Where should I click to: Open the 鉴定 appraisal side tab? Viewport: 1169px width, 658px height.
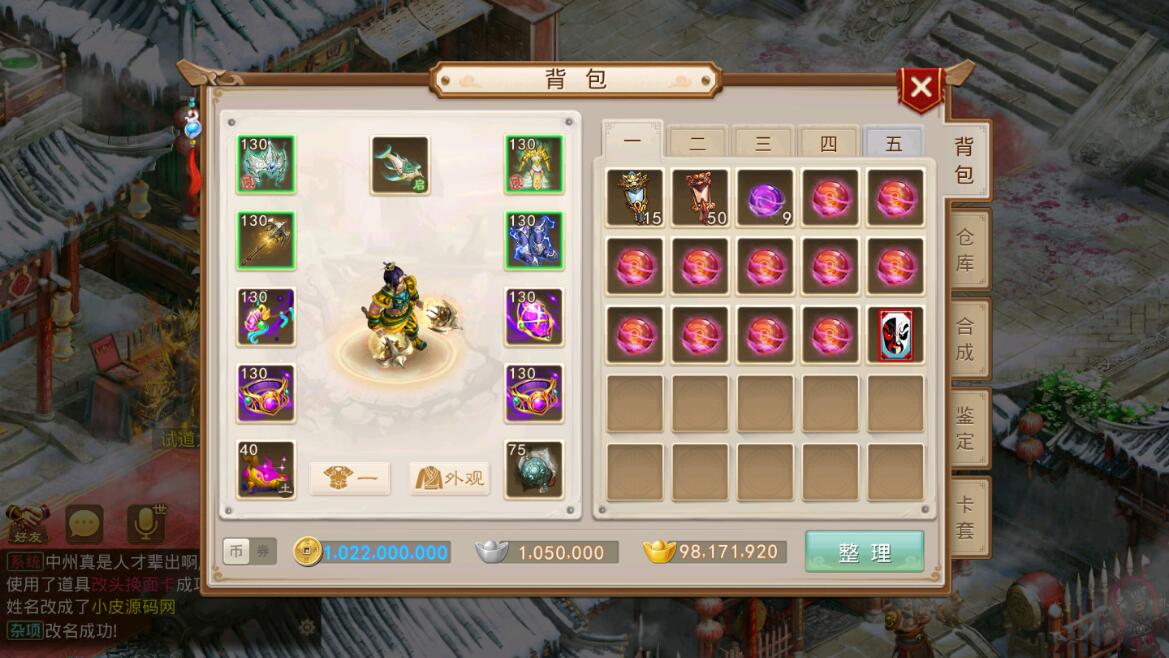pos(964,427)
